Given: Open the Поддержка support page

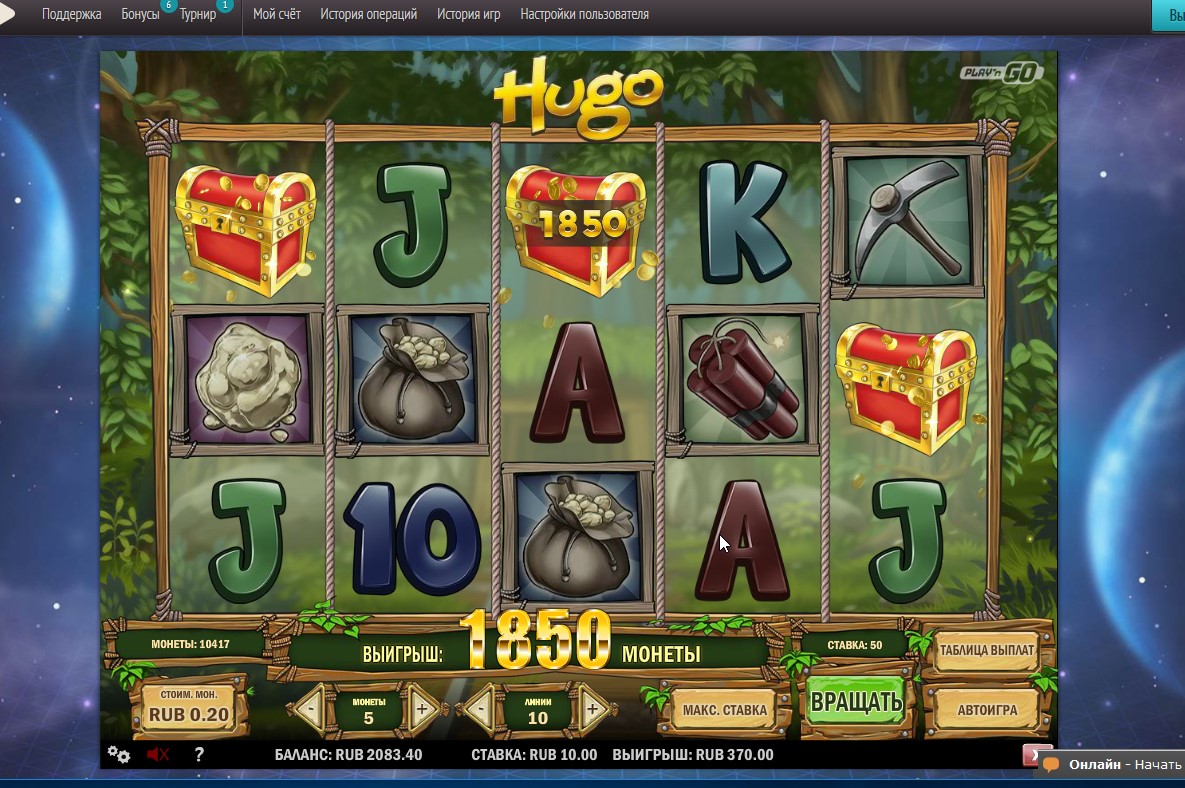Looking at the screenshot, I should (x=71, y=15).
